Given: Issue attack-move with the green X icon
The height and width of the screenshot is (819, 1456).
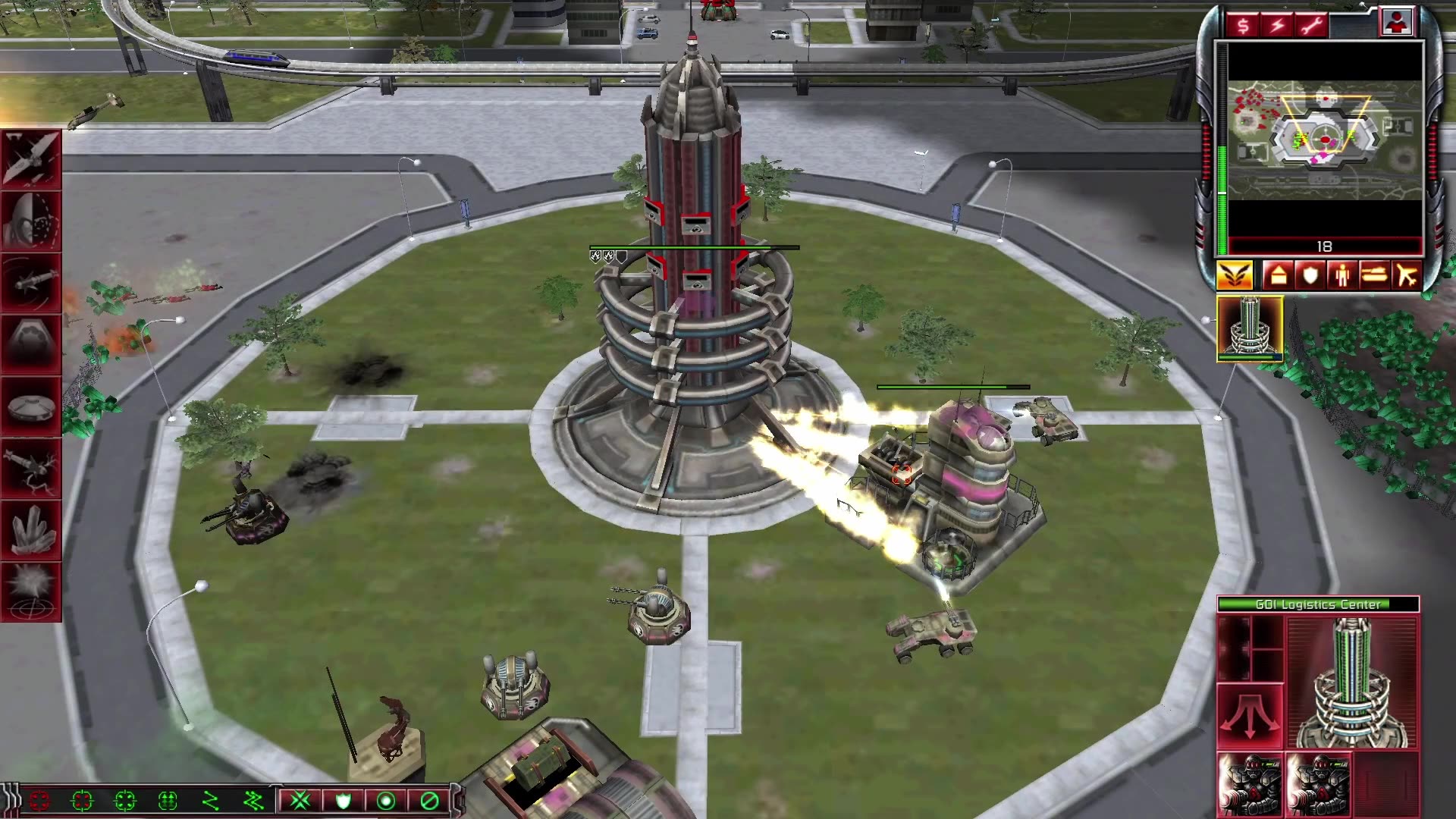Looking at the screenshot, I should click(300, 801).
